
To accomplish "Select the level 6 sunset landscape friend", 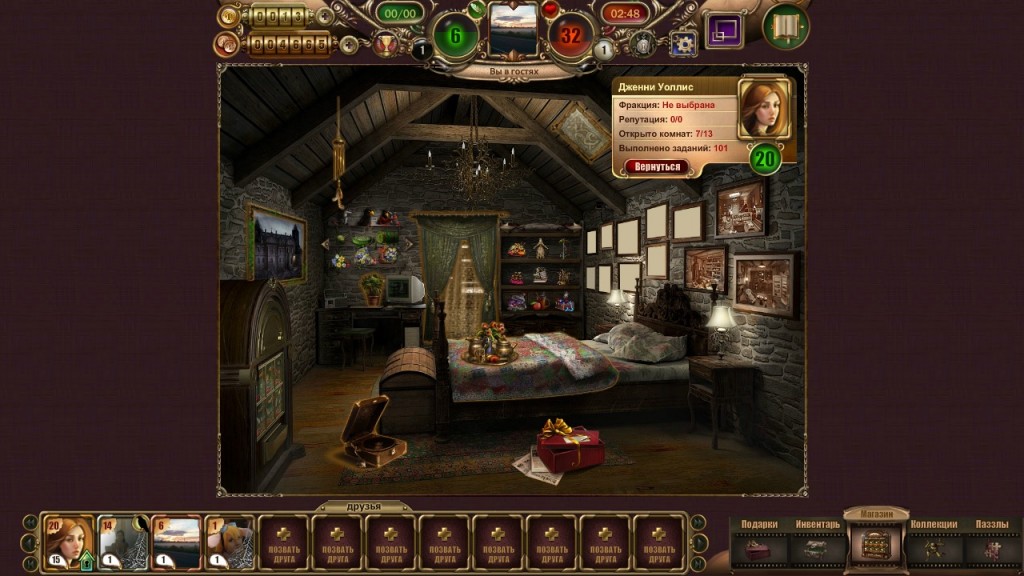I will click(177, 542).
